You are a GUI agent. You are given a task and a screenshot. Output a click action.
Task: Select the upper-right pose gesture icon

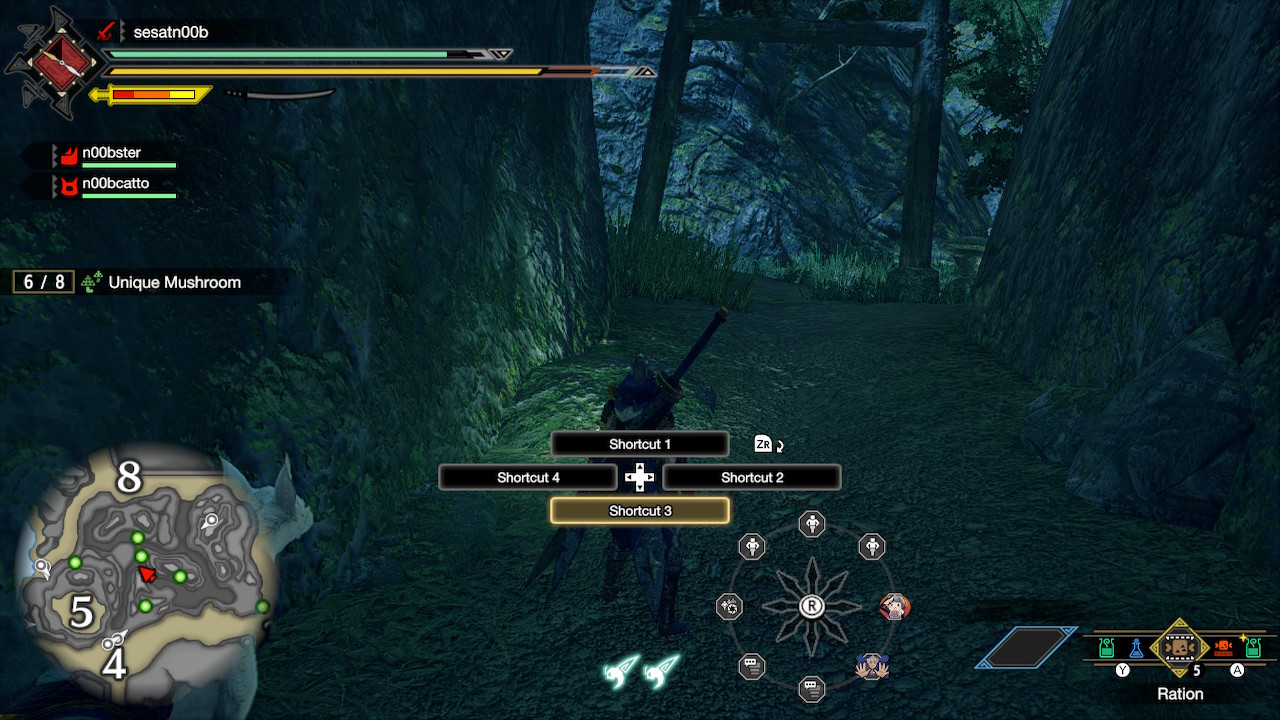870,546
